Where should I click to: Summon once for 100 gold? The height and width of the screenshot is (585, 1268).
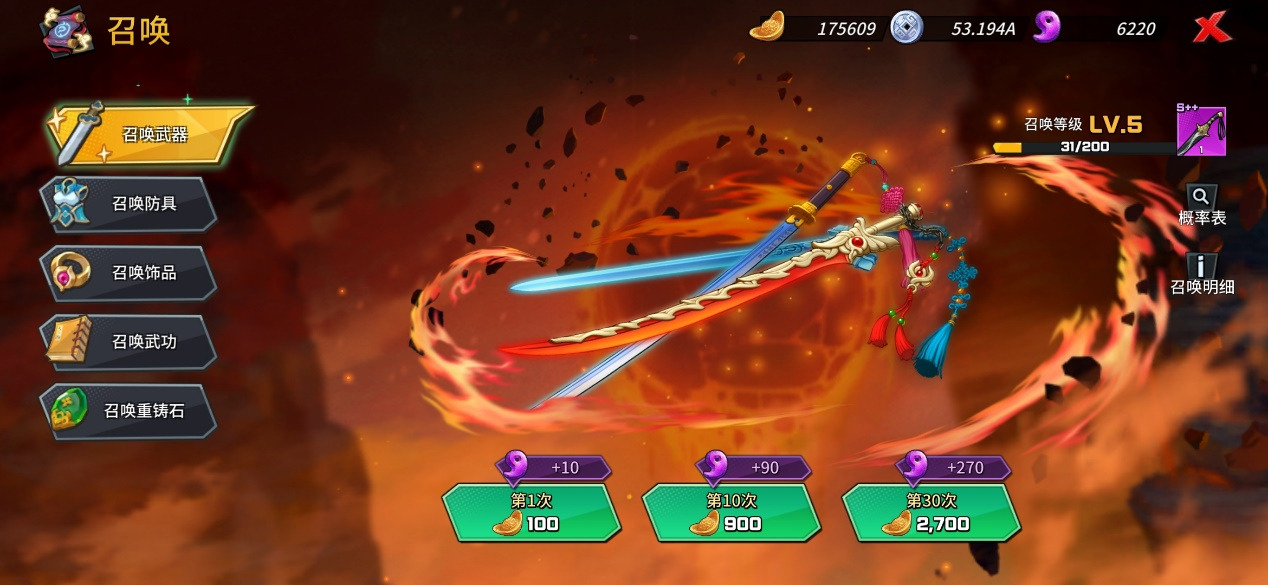click(530, 512)
